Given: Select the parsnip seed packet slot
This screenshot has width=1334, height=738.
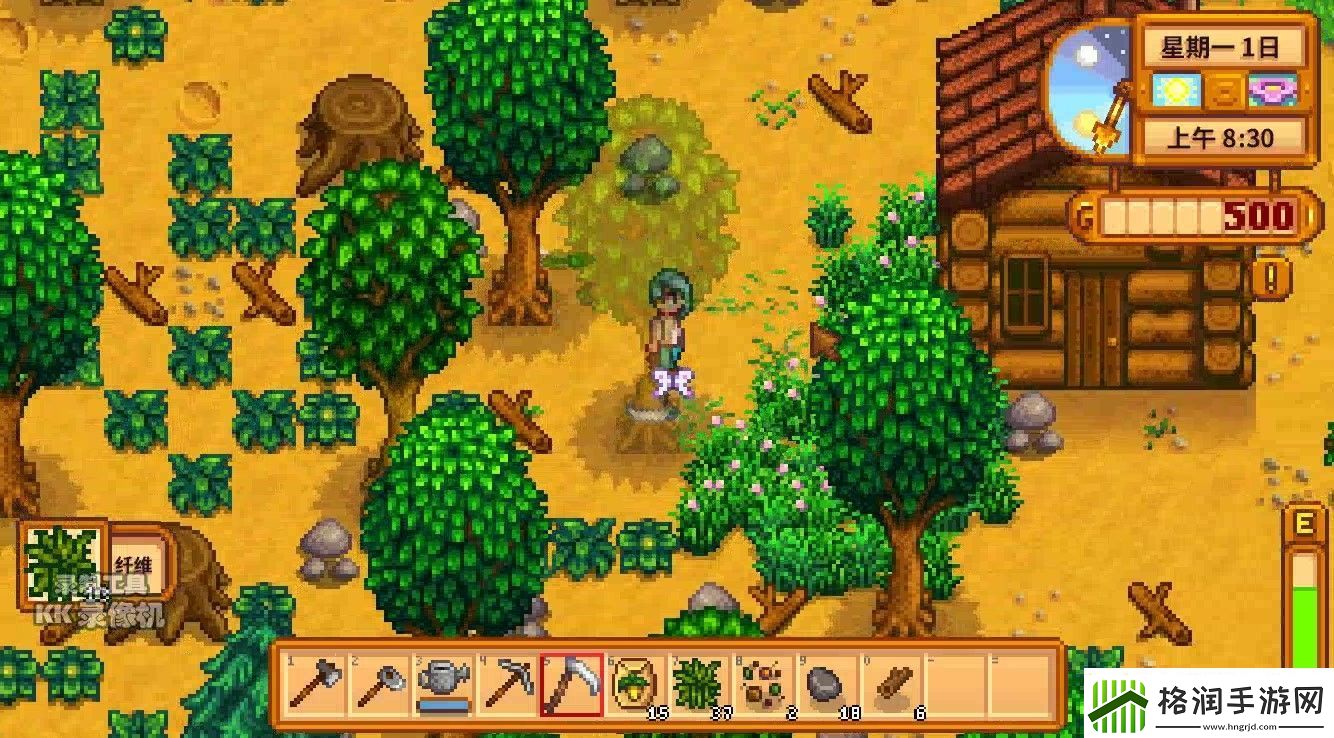Looking at the screenshot, I should point(636,685).
